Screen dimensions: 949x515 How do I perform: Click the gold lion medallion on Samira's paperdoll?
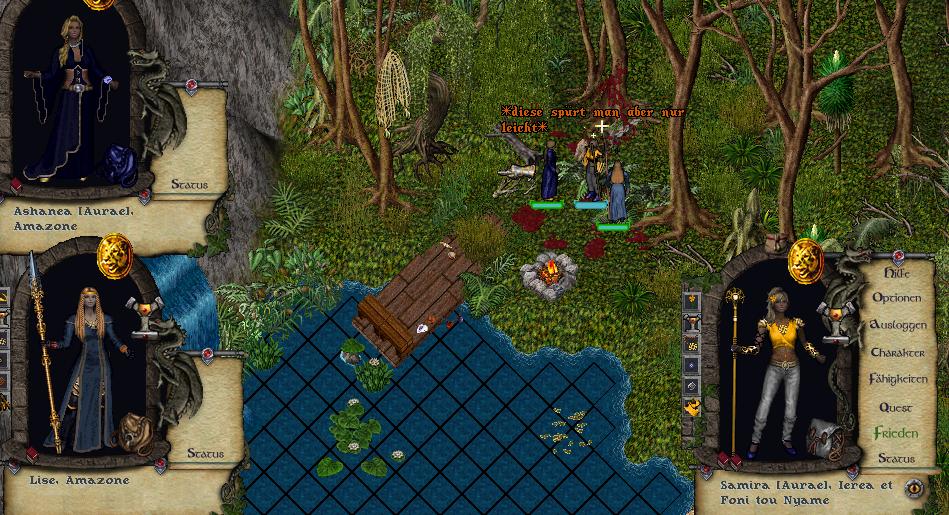804,259
